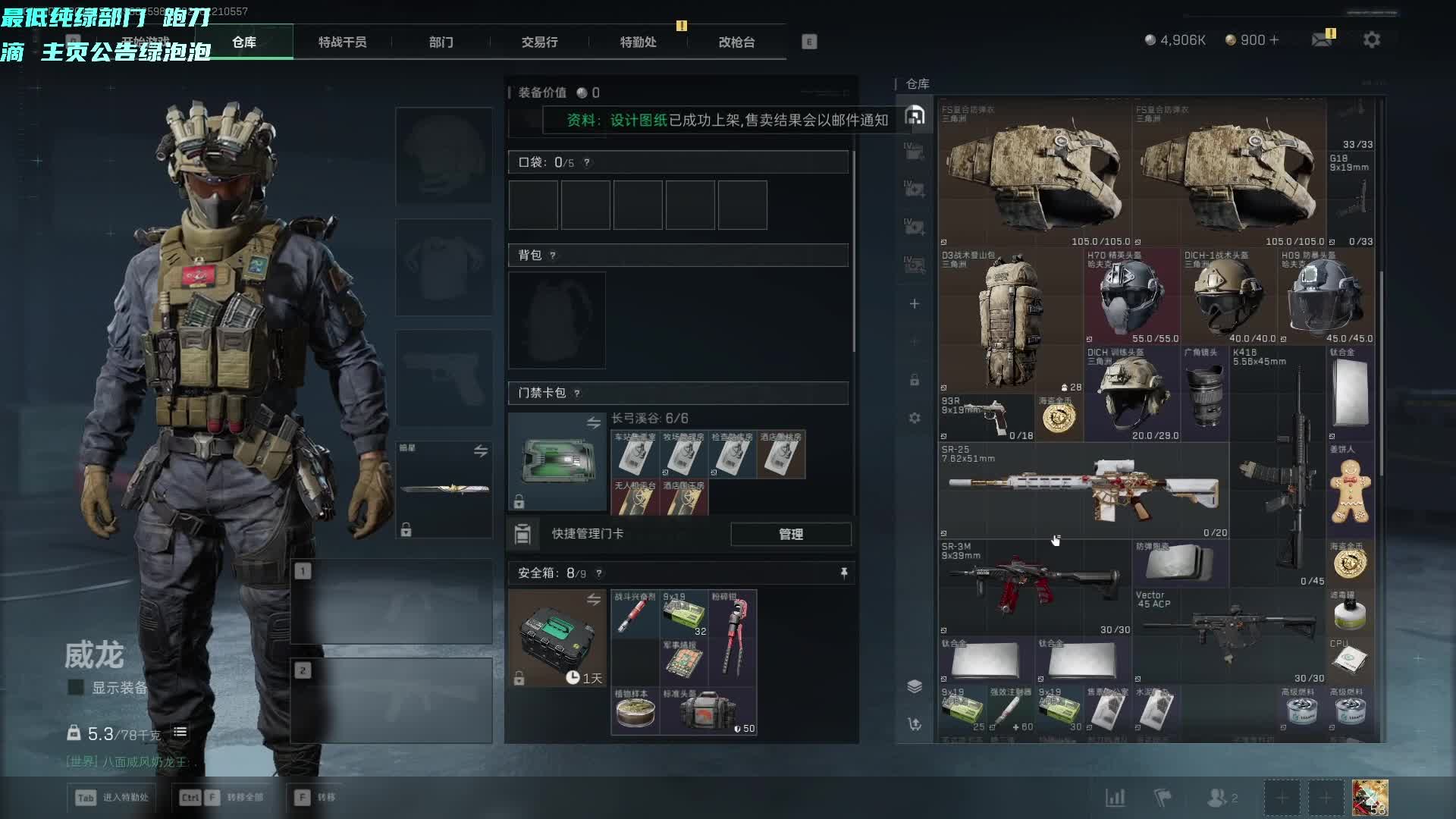
Task: Select the pipe wrench in safe box
Action: (732, 637)
